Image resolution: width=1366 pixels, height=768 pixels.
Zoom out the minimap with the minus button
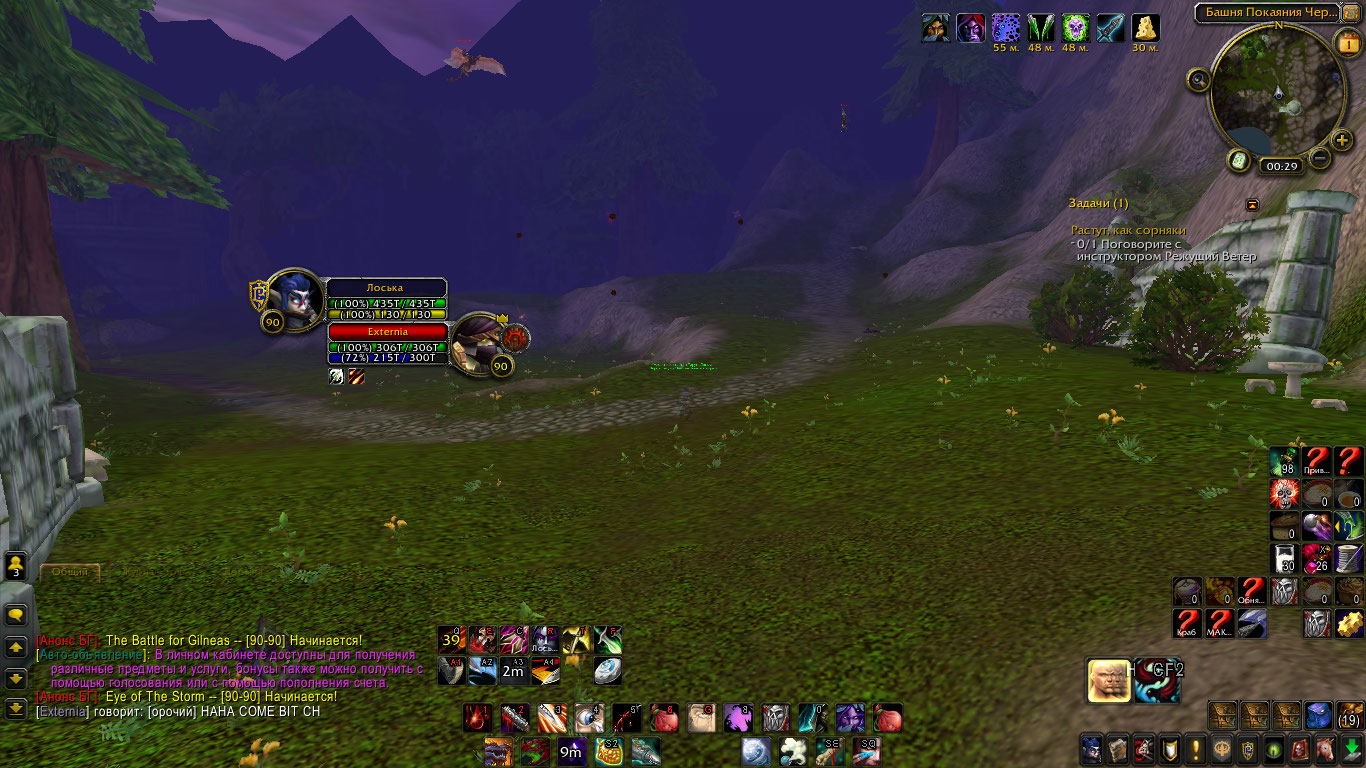1320,157
